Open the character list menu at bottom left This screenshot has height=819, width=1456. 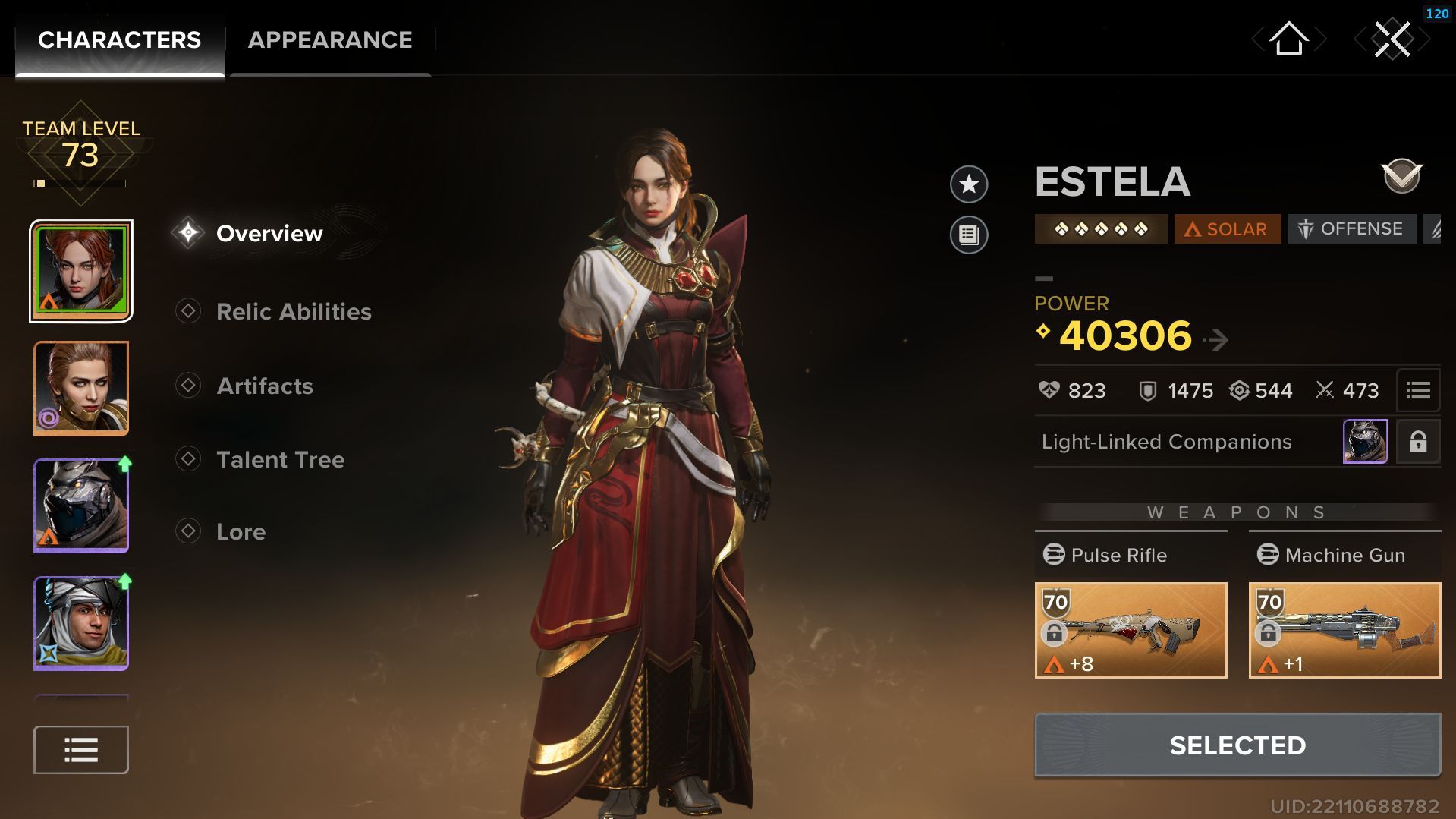click(x=80, y=749)
